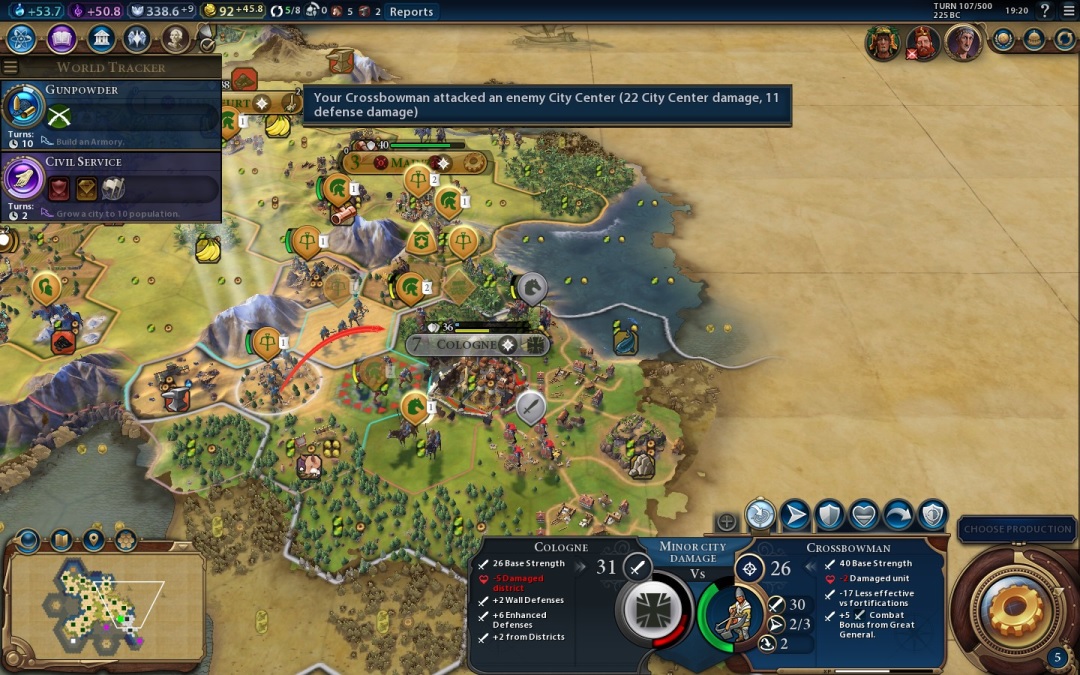This screenshot has width=1080, height=675.
Task: Open the map pin tool above minimap
Action: click(94, 541)
